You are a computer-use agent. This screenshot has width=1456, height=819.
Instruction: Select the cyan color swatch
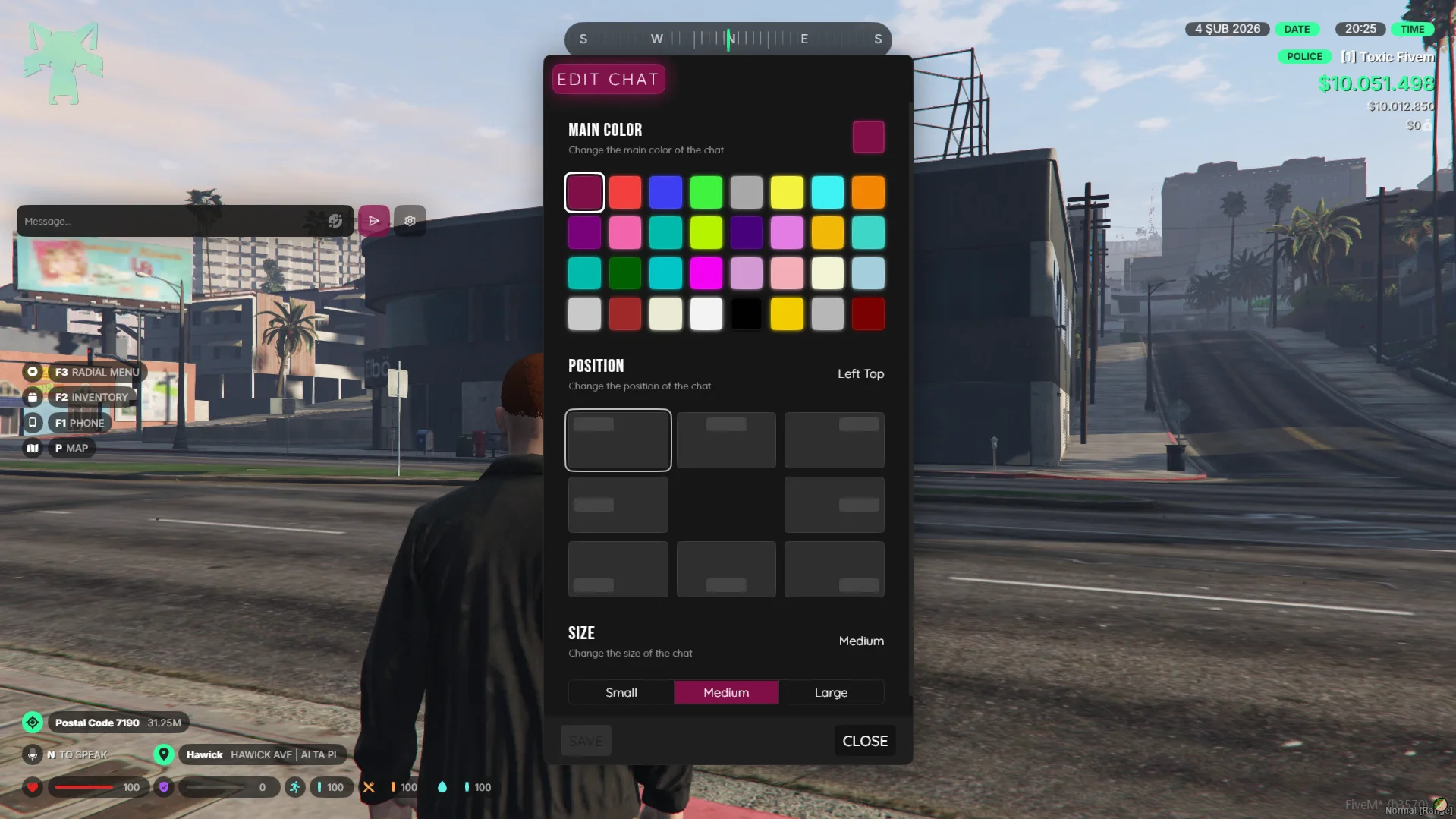(x=827, y=192)
